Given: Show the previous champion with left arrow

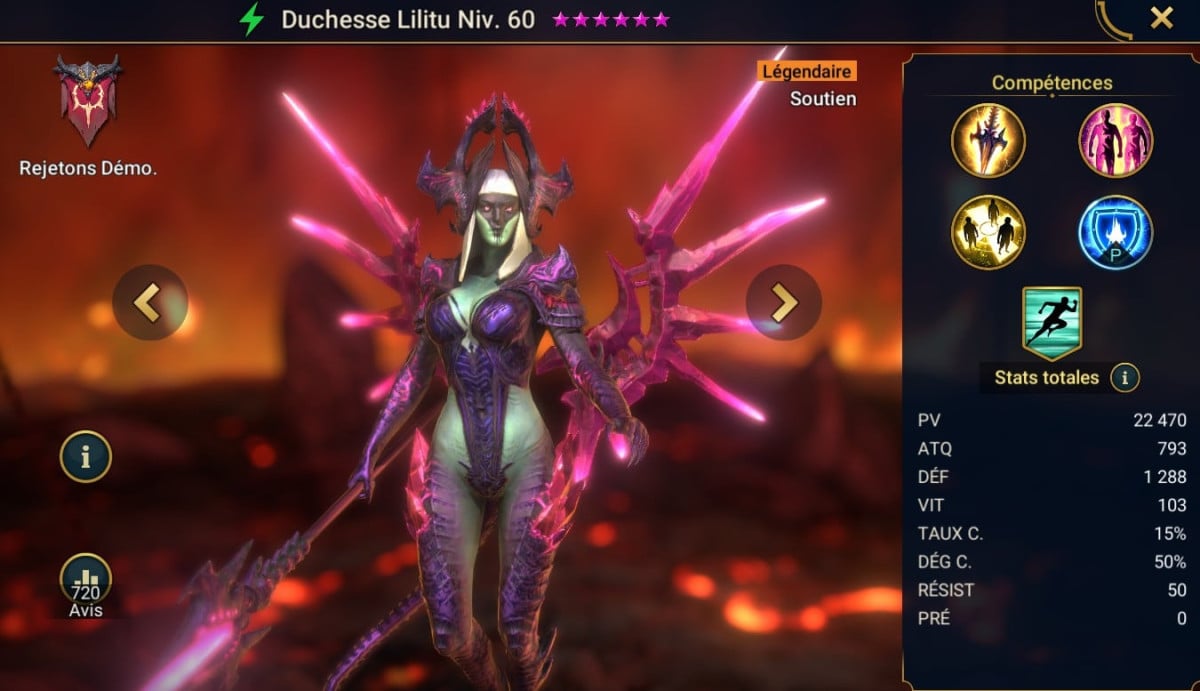Looking at the screenshot, I should pos(150,302).
